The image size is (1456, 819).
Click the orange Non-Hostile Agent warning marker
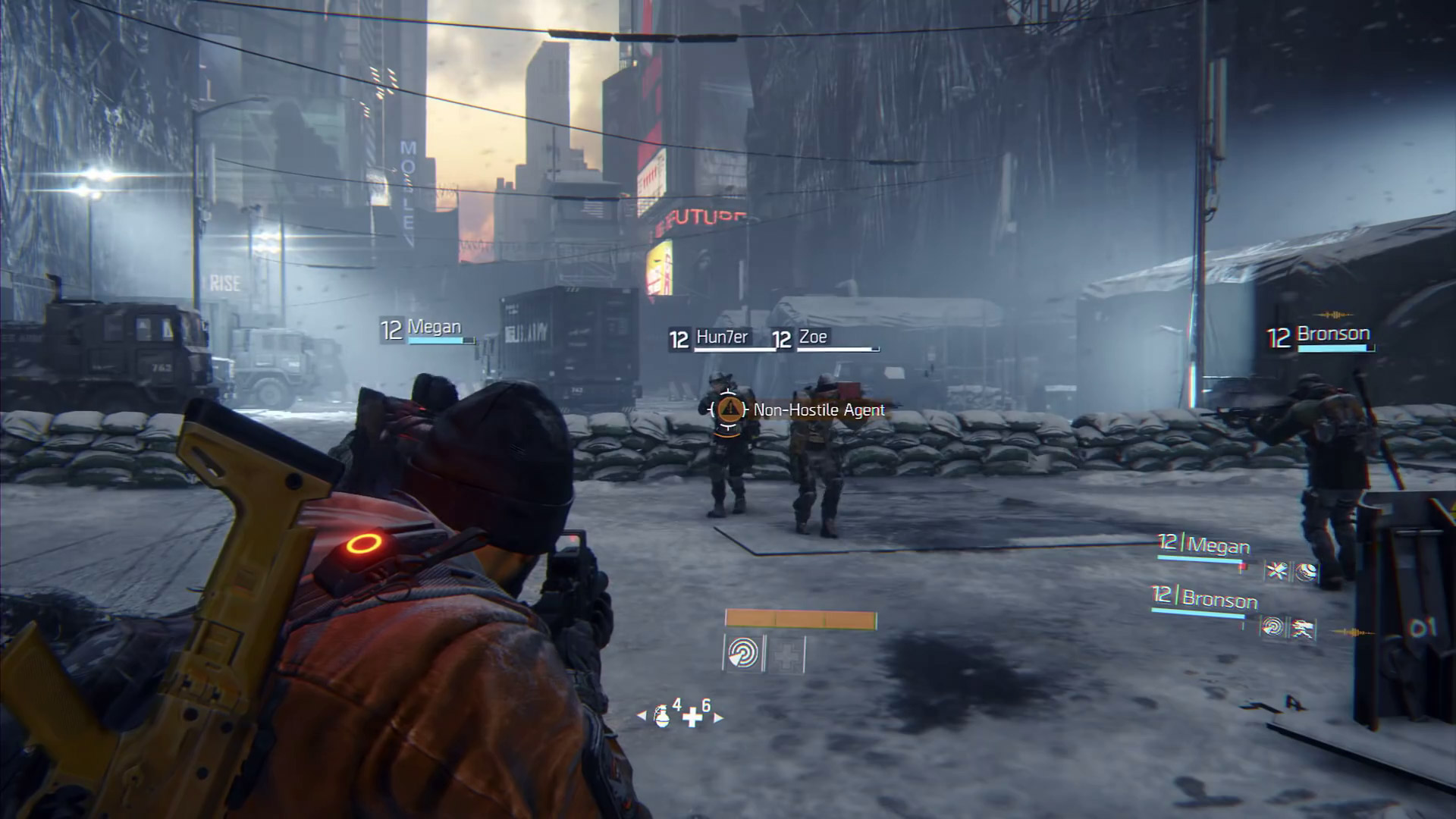[x=729, y=409]
